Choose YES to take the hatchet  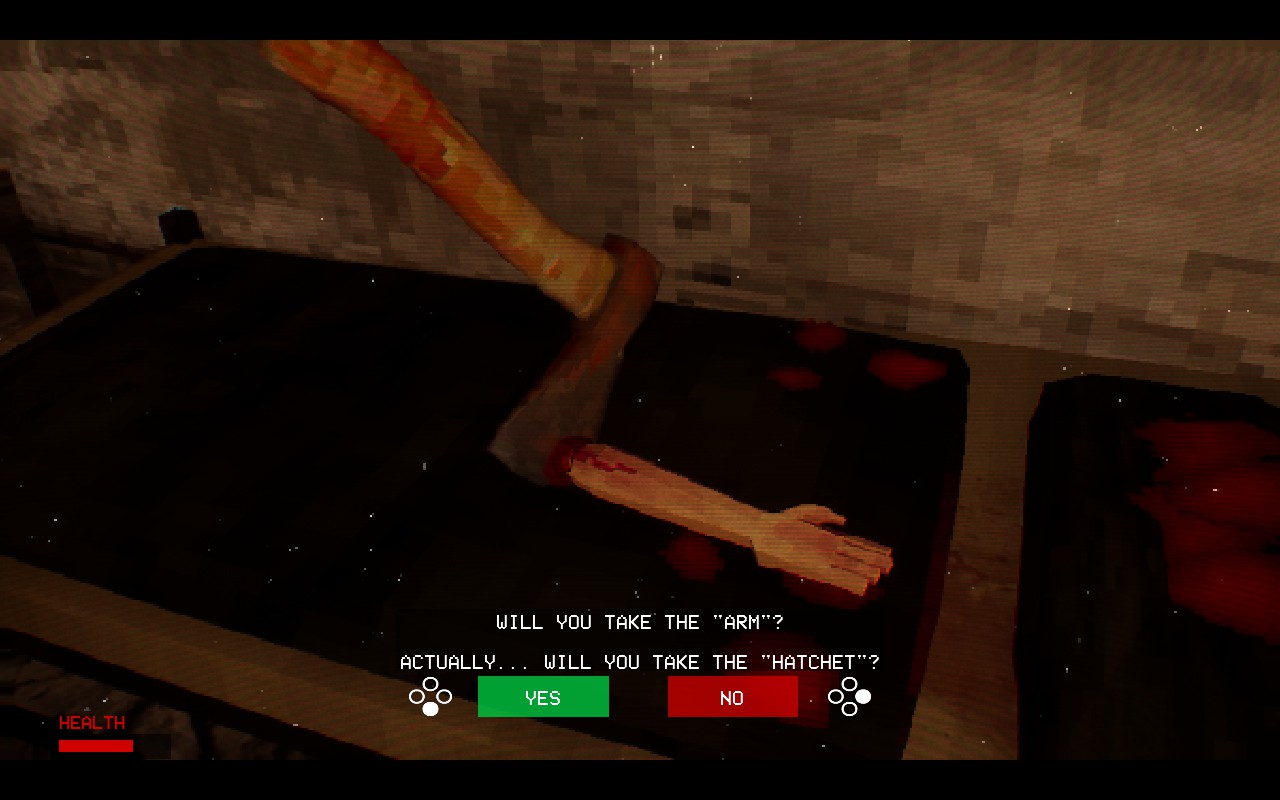point(543,697)
